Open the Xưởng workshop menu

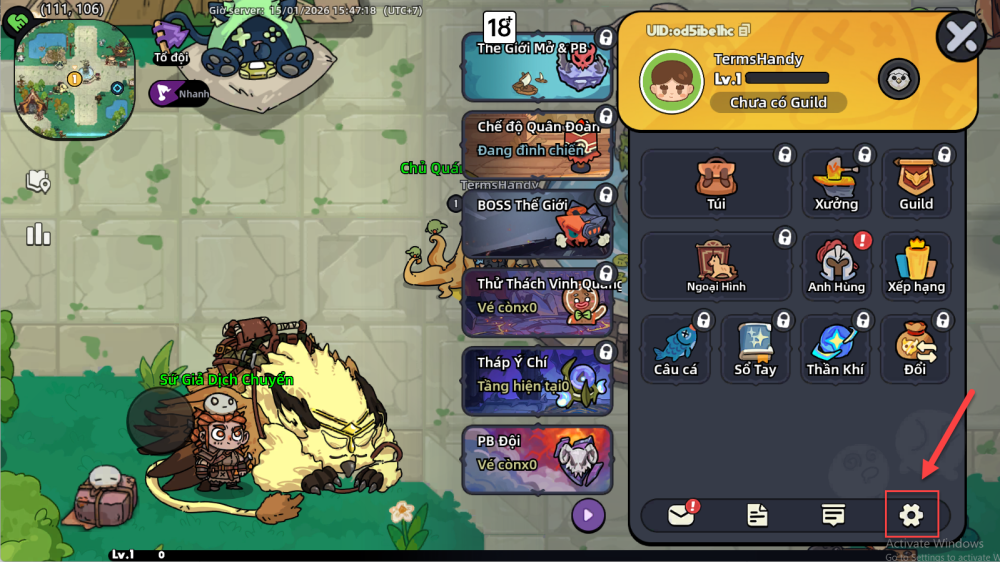tap(836, 184)
